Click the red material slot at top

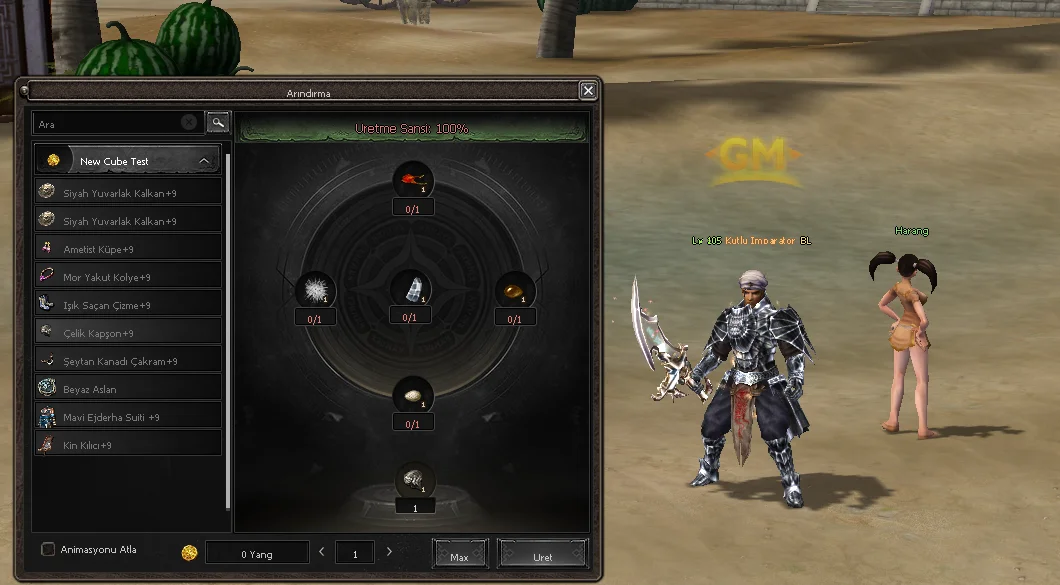point(412,181)
